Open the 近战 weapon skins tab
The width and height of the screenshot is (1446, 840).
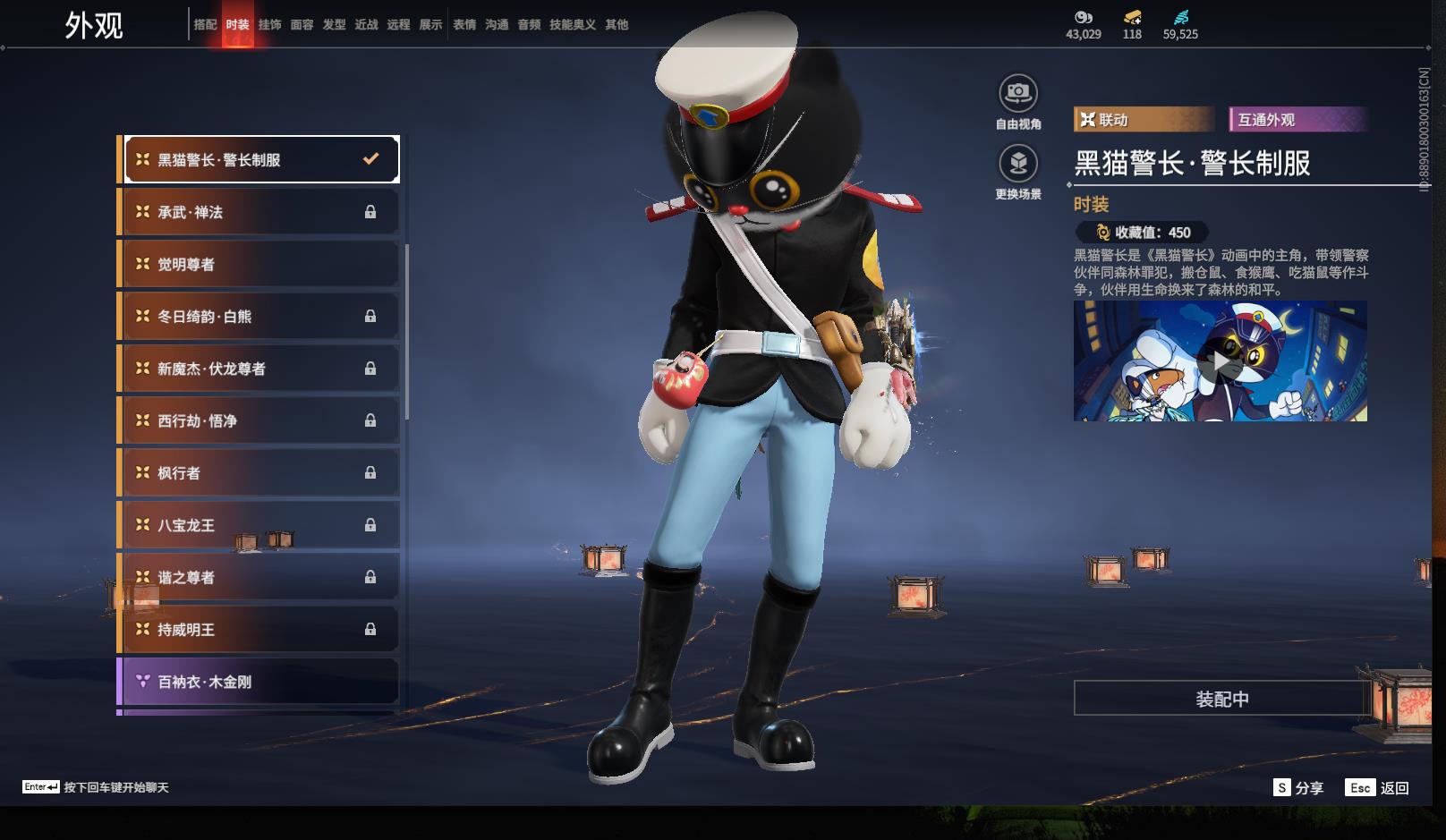tap(366, 25)
